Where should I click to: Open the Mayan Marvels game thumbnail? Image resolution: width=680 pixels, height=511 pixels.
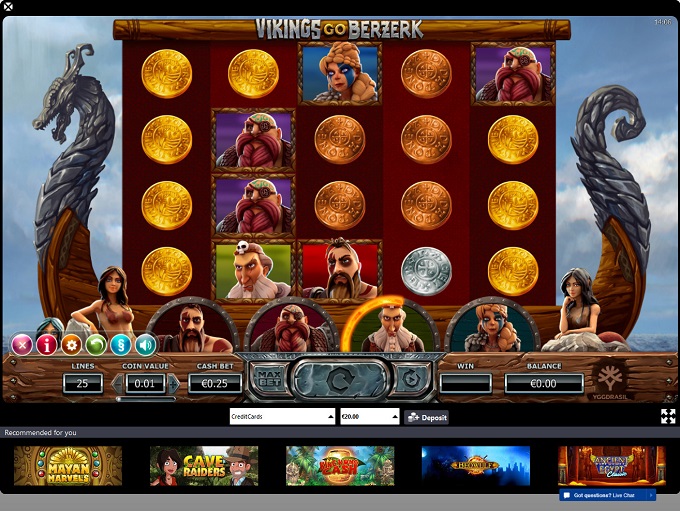(x=68, y=466)
